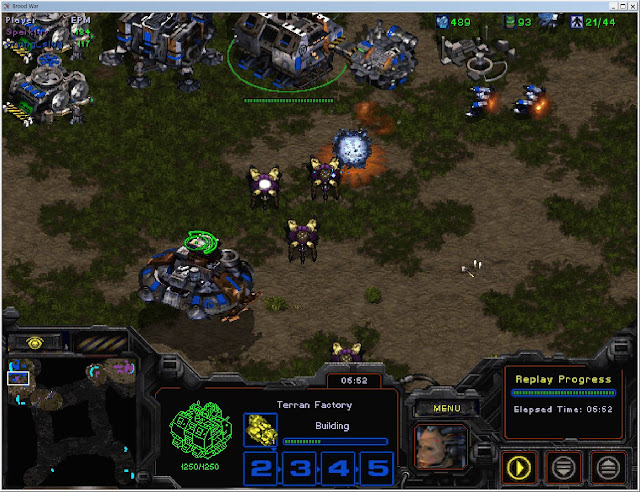Screen dimensions: 640x492
Task: Toggle the yellow minimap terrain button
Action: 35,342
